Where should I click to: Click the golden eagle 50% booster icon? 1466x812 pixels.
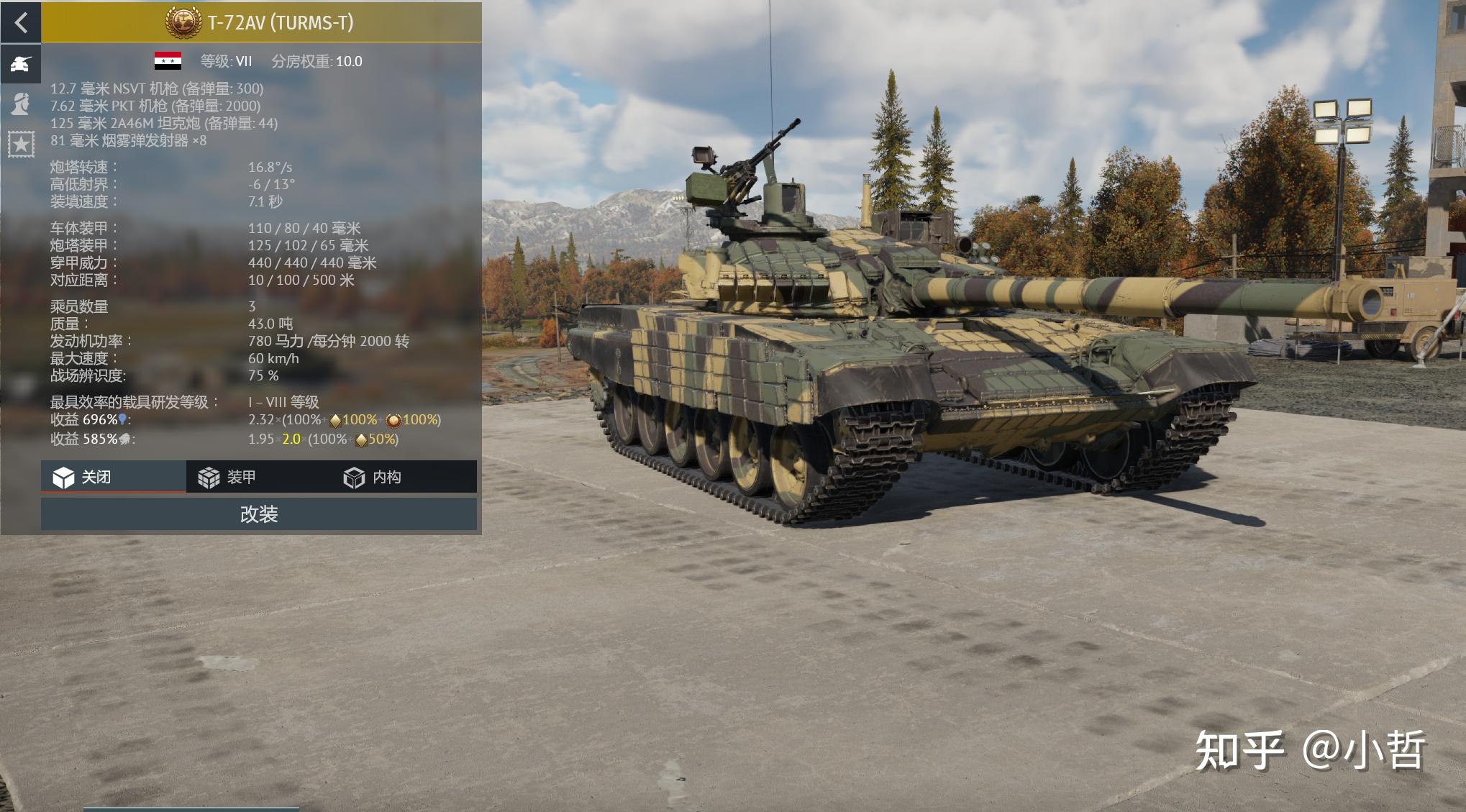[x=363, y=440]
